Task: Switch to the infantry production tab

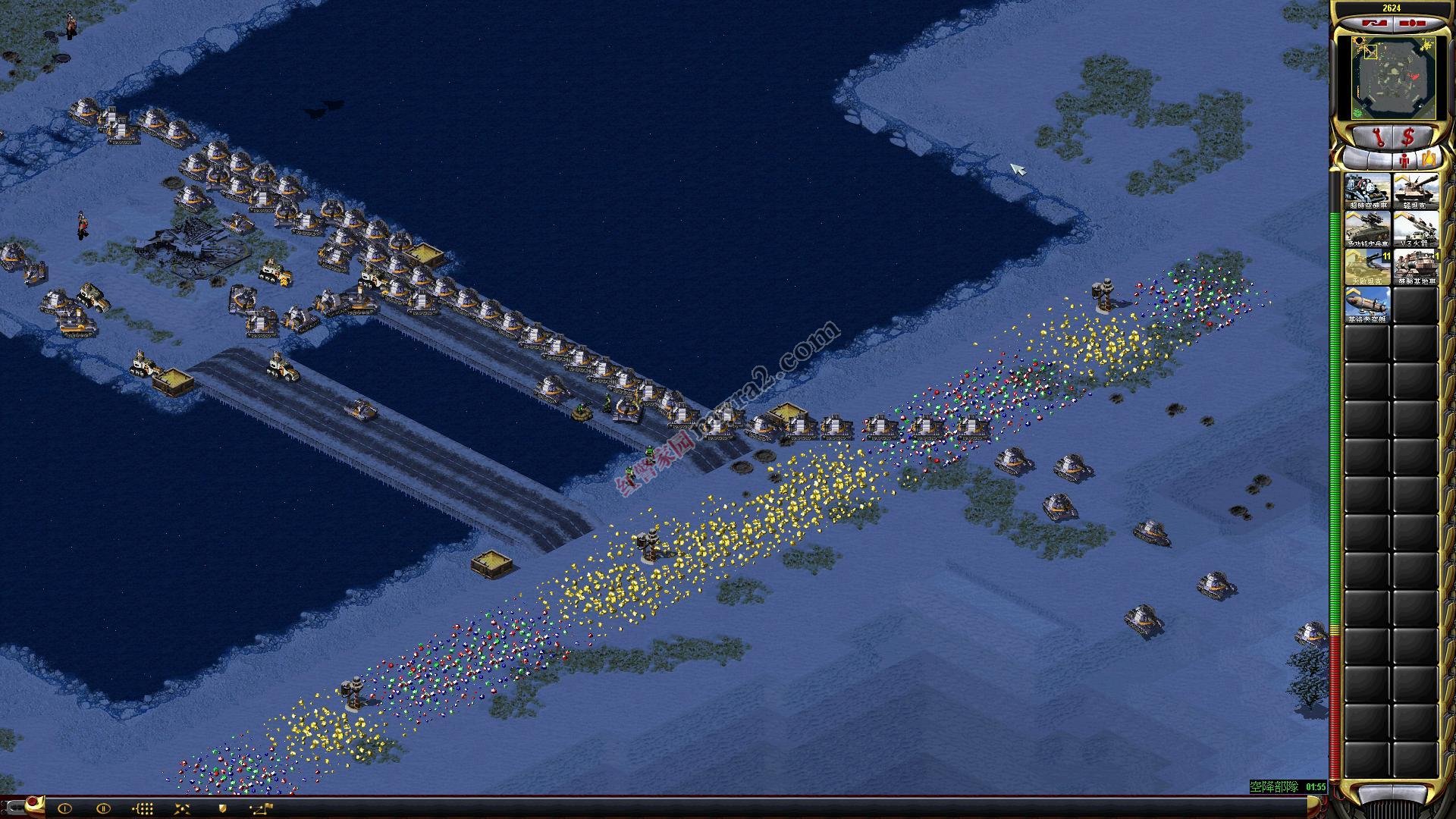Action: (1405, 160)
